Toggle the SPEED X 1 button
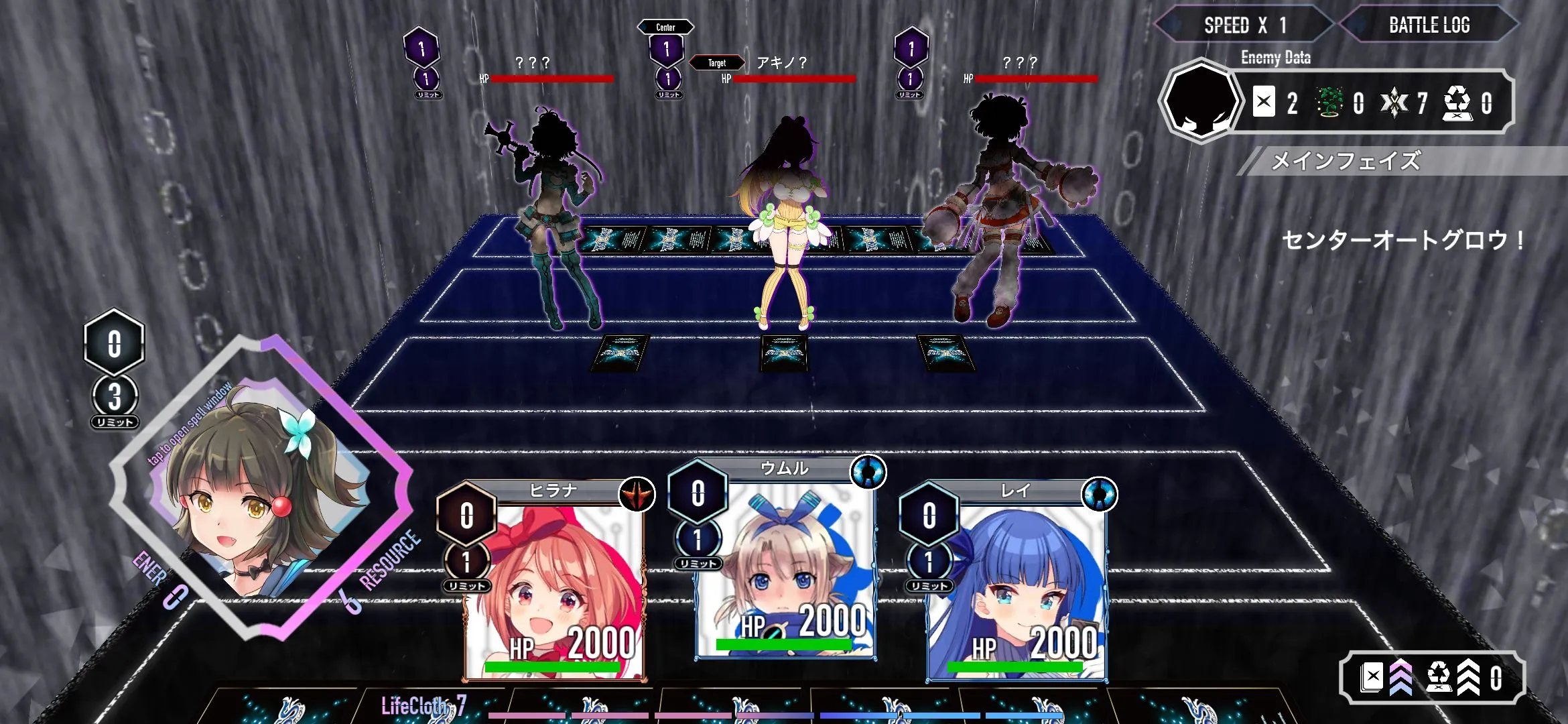Viewport: 1568px width, 724px height. [1244, 25]
